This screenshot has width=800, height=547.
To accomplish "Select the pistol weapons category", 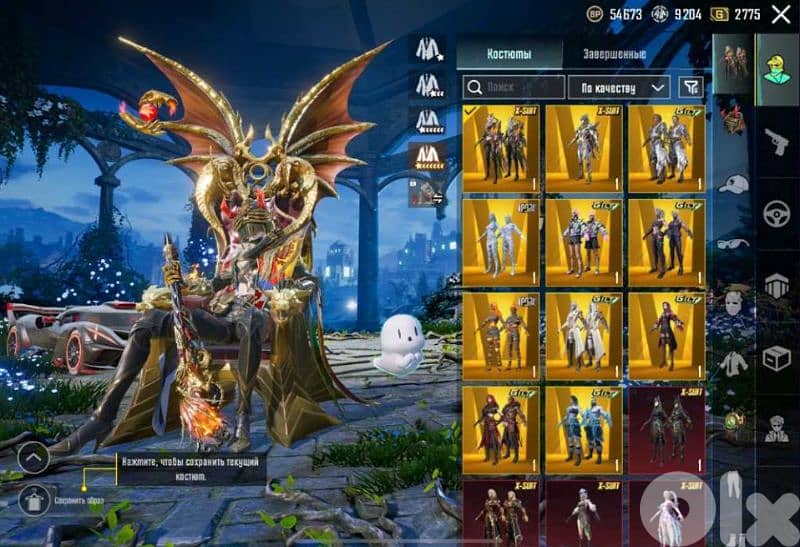I will (777, 141).
